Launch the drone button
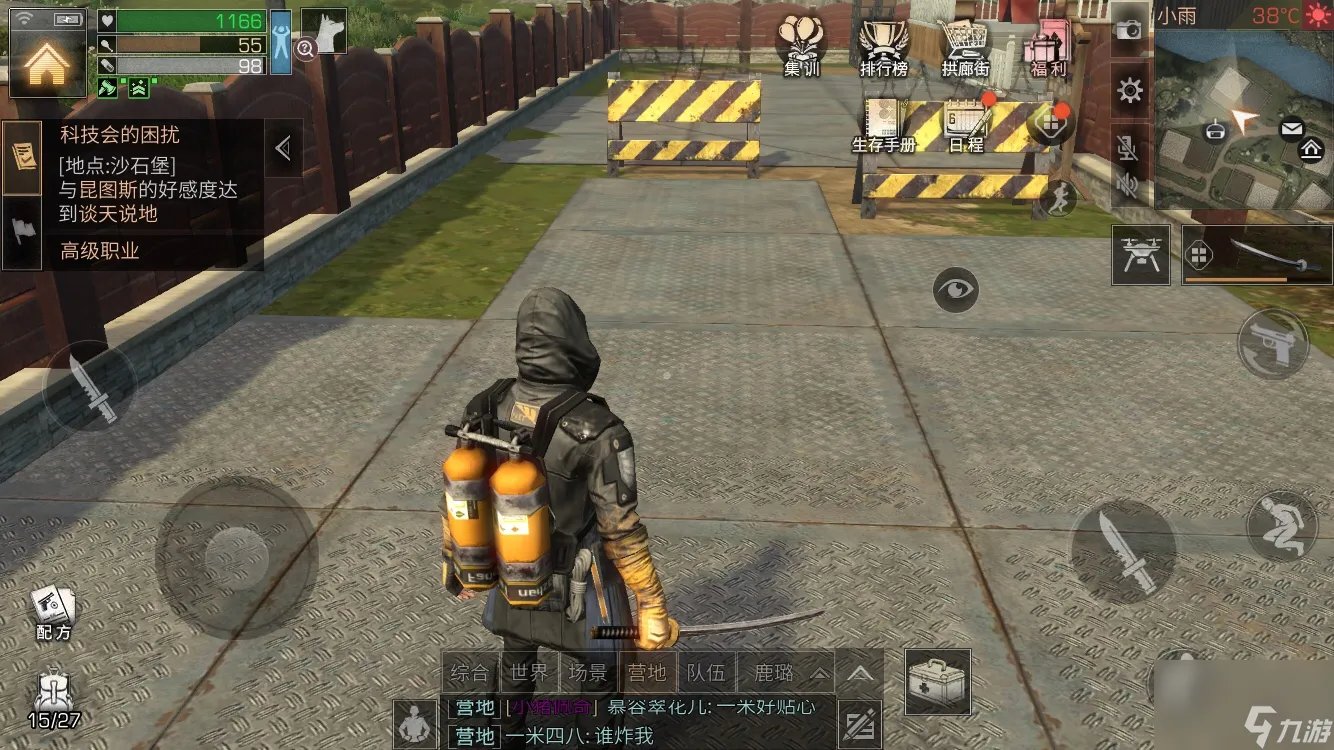Screen dimensions: 1334x750 point(1141,255)
